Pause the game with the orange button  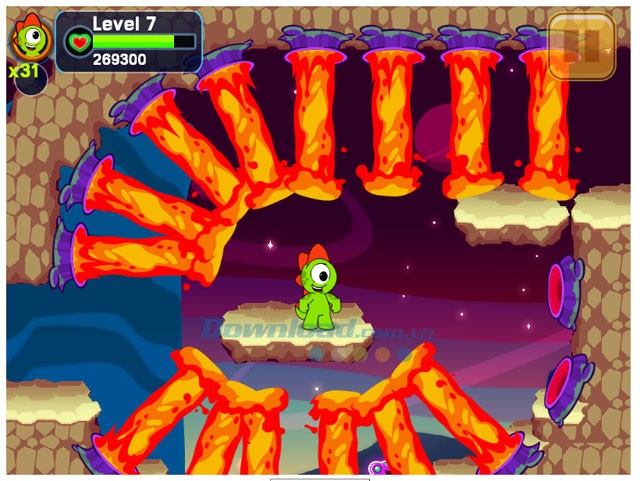point(581,46)
